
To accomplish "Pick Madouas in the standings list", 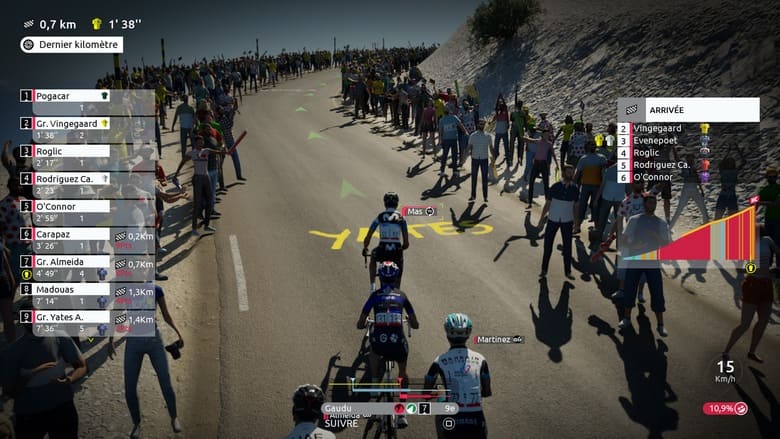I will pyautogui.click(x=70, y=288).
